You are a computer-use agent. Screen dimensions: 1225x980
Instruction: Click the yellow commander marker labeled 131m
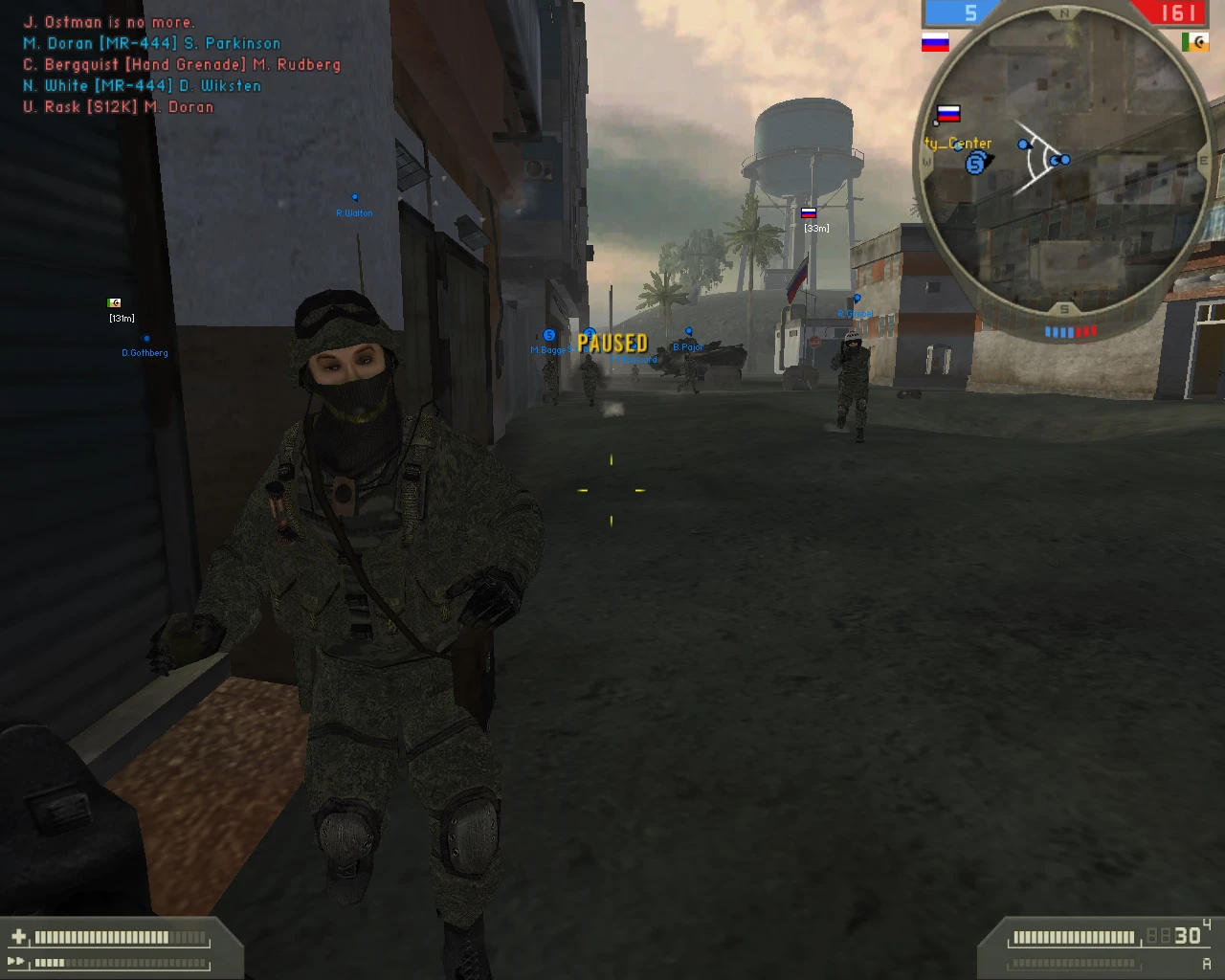click(x=115, y=303)
